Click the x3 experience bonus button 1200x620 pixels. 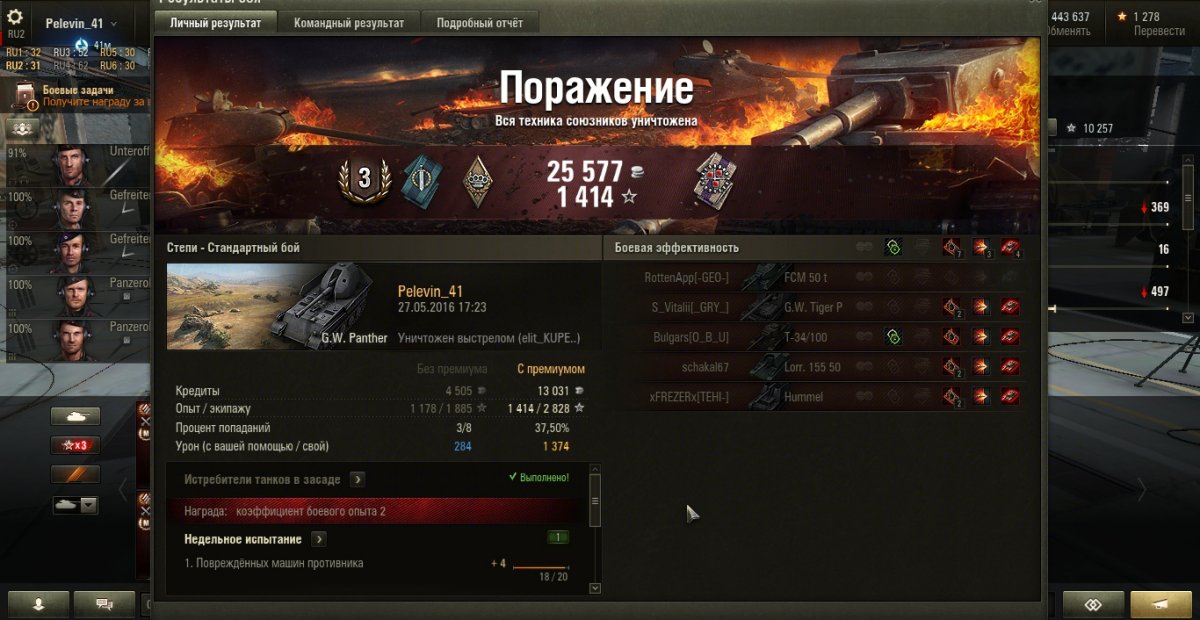point(76,445)
